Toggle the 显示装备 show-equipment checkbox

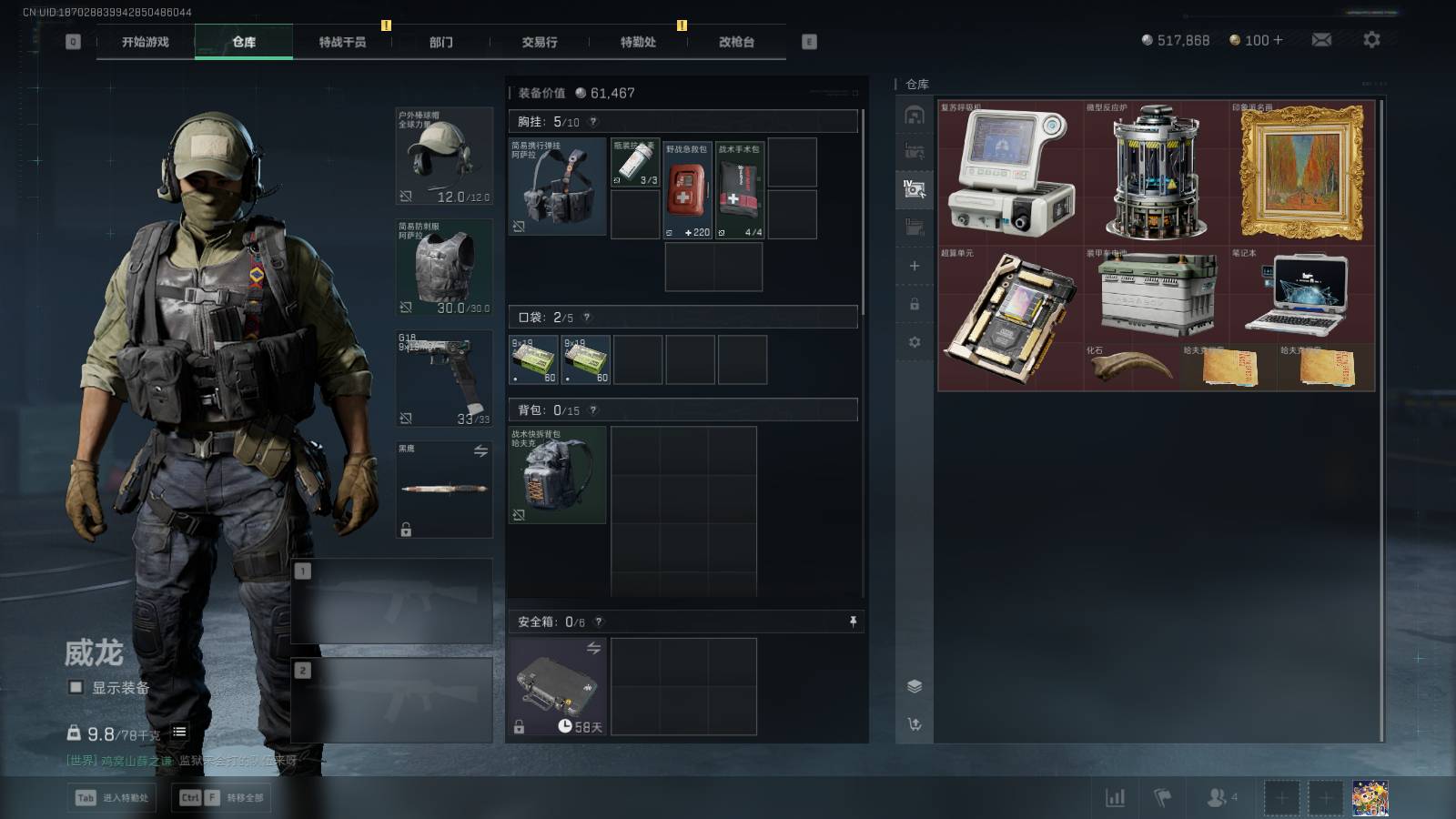tap(76, 688)
